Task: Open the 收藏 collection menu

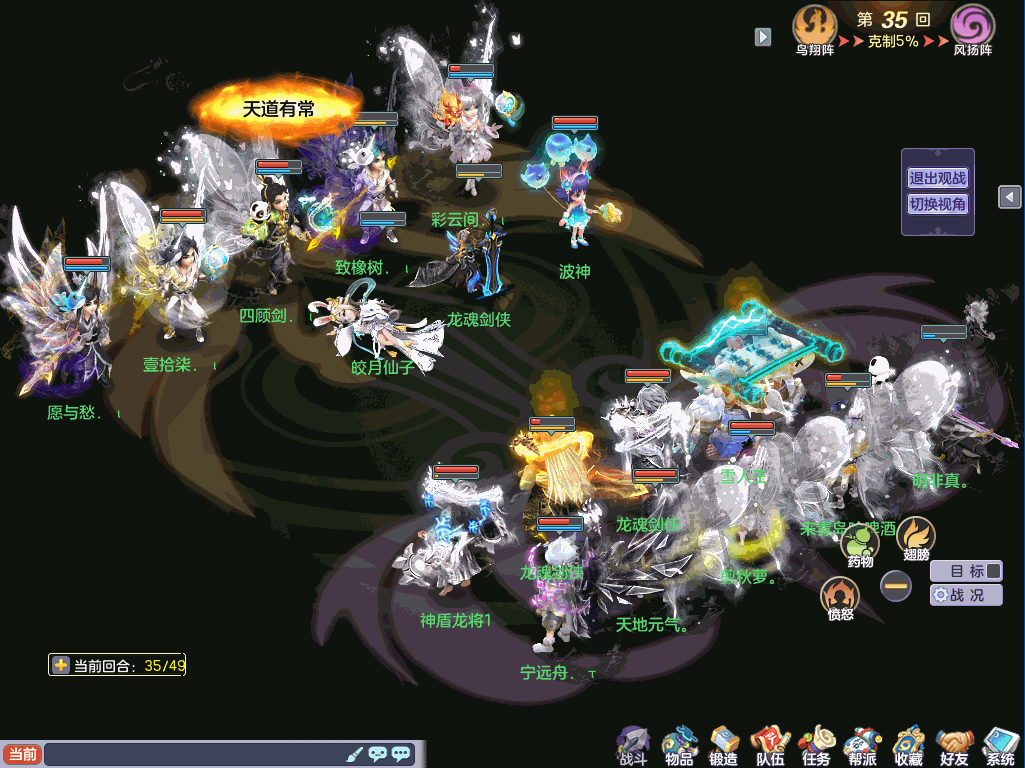Action: 908,745
